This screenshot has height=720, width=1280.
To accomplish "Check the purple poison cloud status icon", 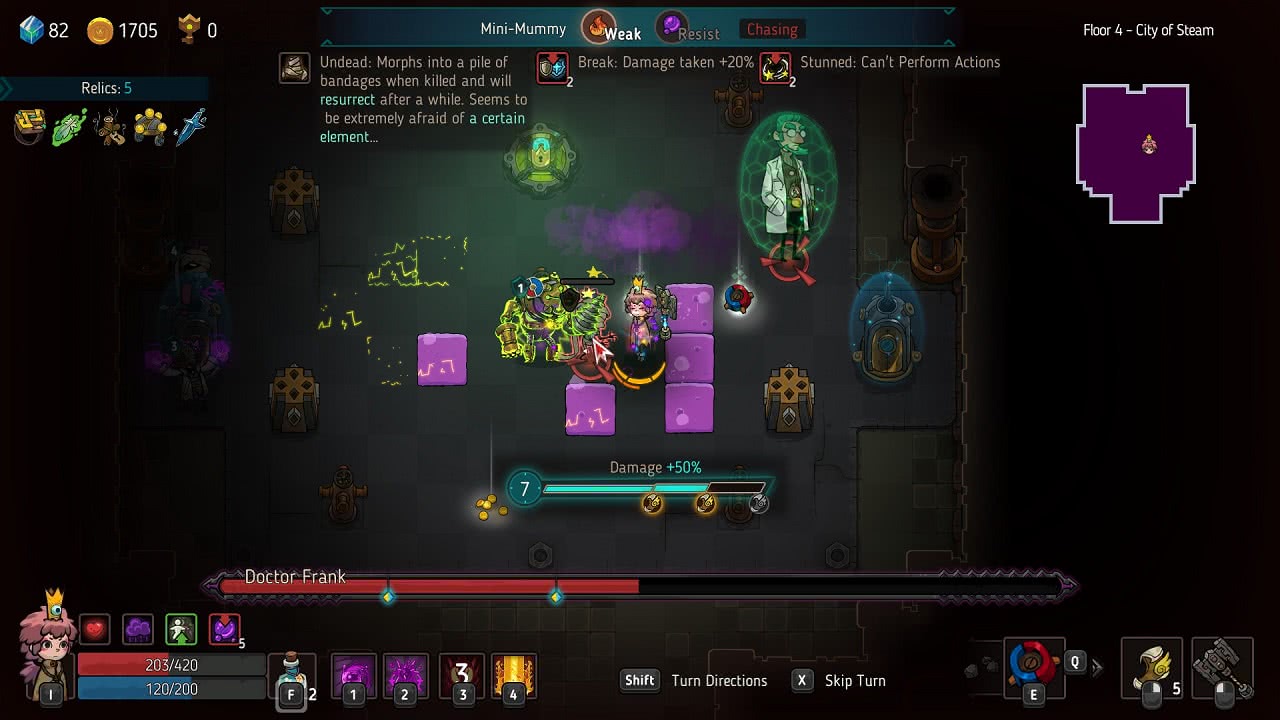I will click(x=138, y=629).
